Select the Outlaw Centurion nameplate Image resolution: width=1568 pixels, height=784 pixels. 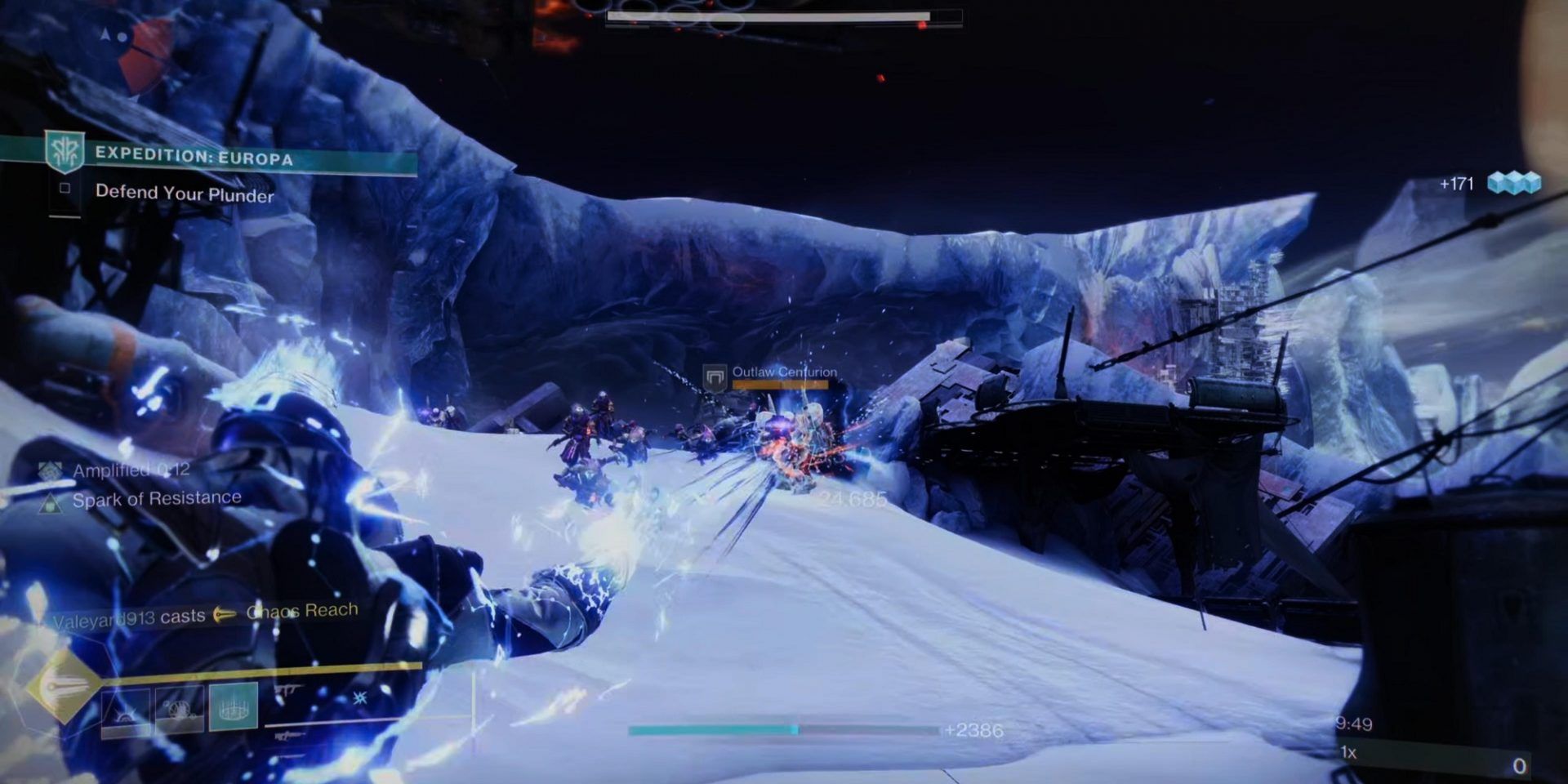pos(782,374)
